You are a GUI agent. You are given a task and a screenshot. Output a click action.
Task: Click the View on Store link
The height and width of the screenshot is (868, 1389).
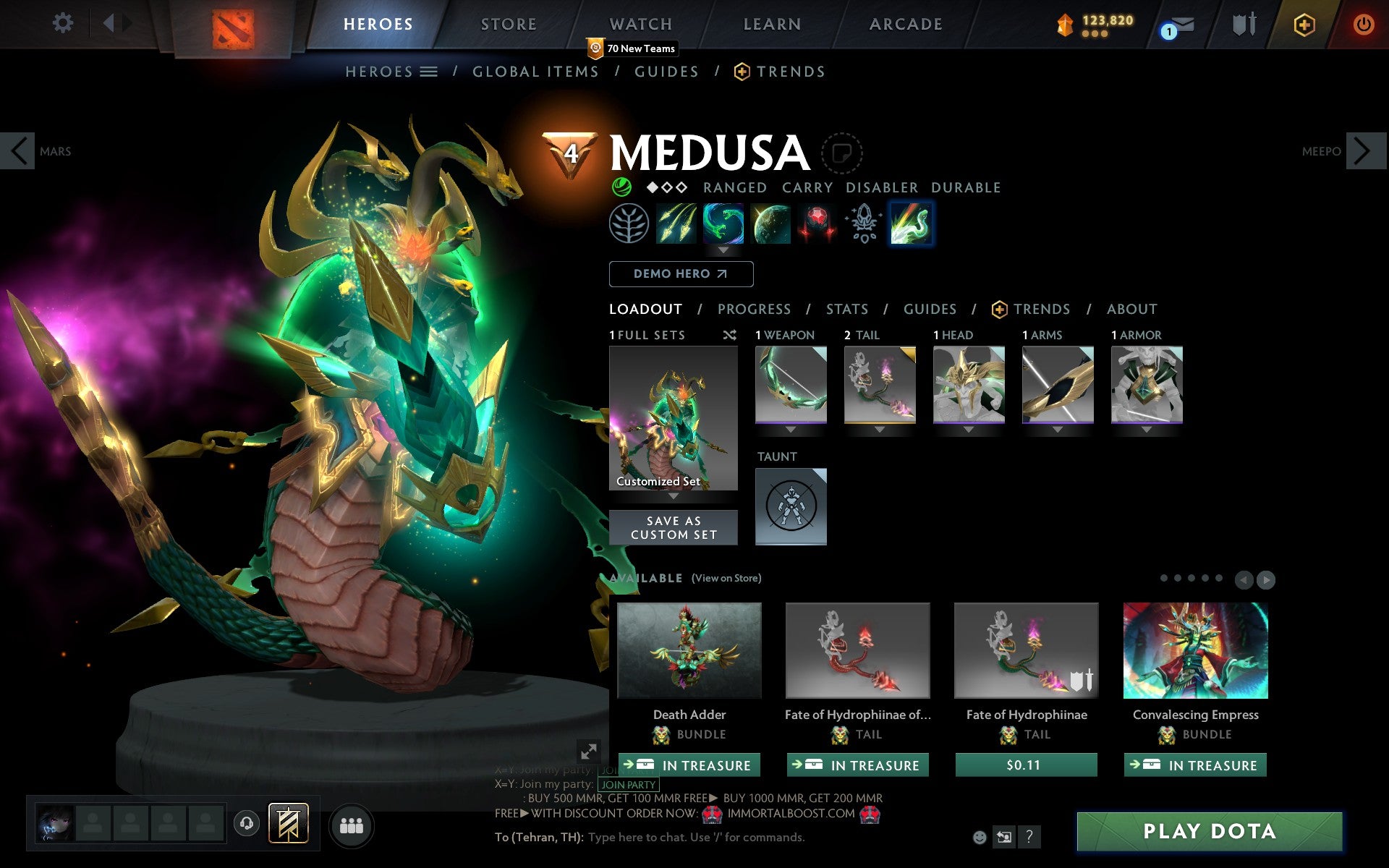[x=726, y=578]
